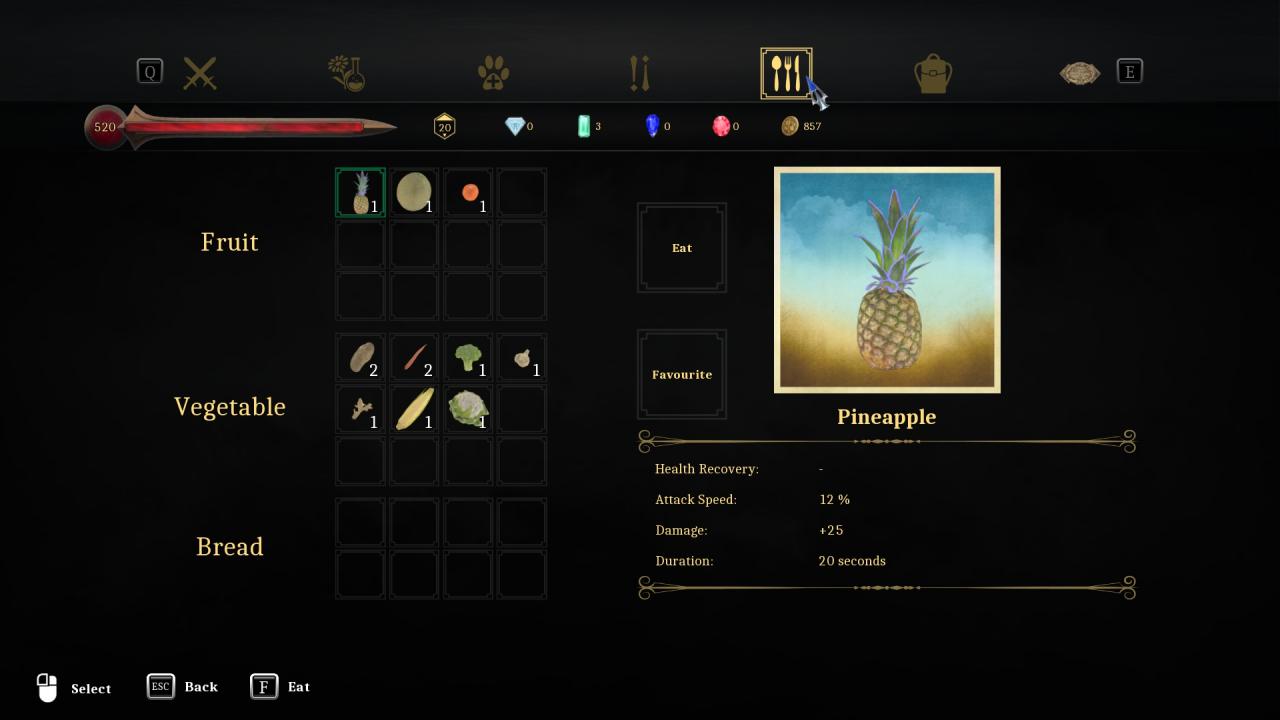Select the melon in the Fruit grid

click(414, 192)
